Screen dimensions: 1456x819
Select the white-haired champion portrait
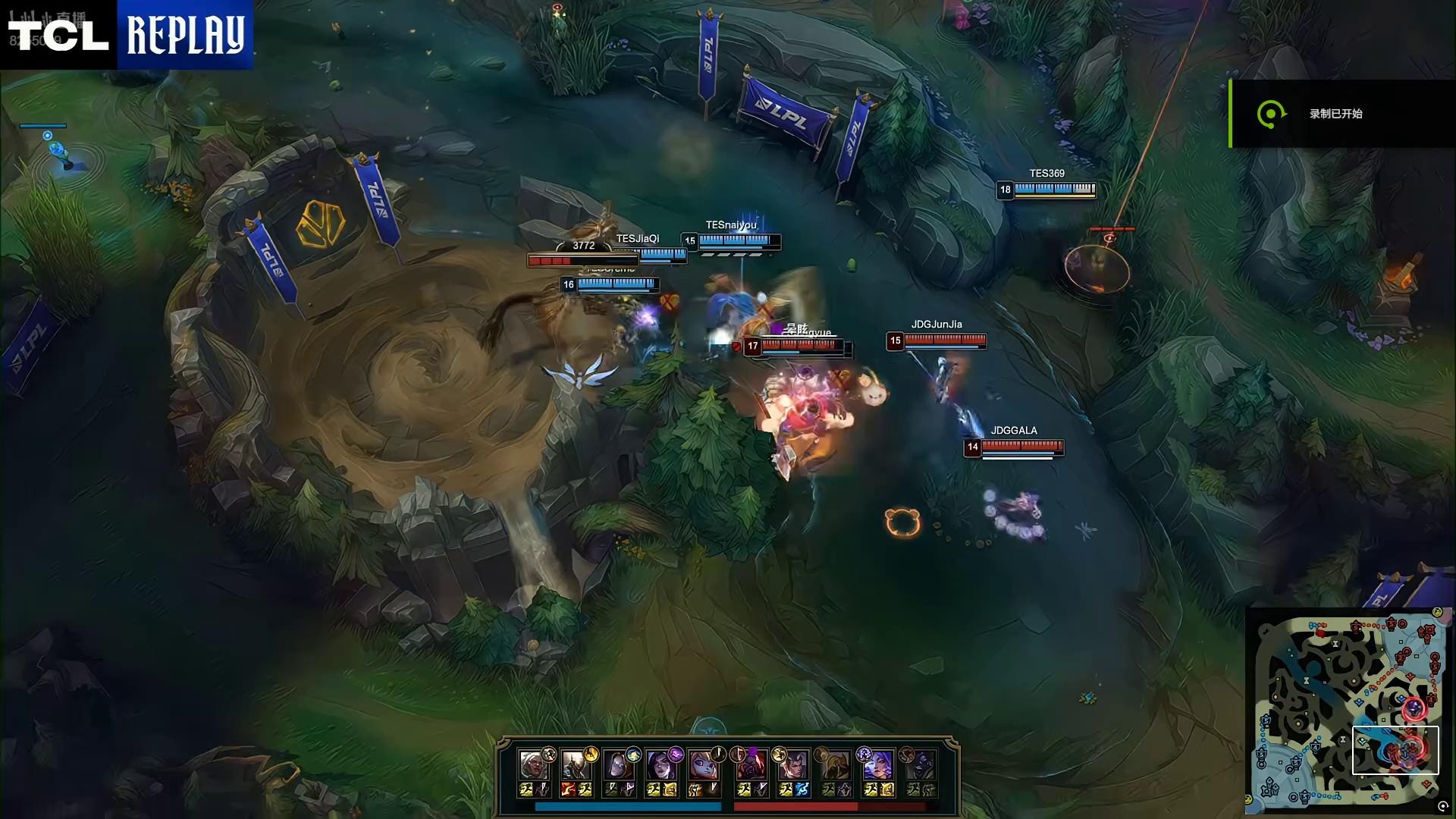click(x=533, y=764)
